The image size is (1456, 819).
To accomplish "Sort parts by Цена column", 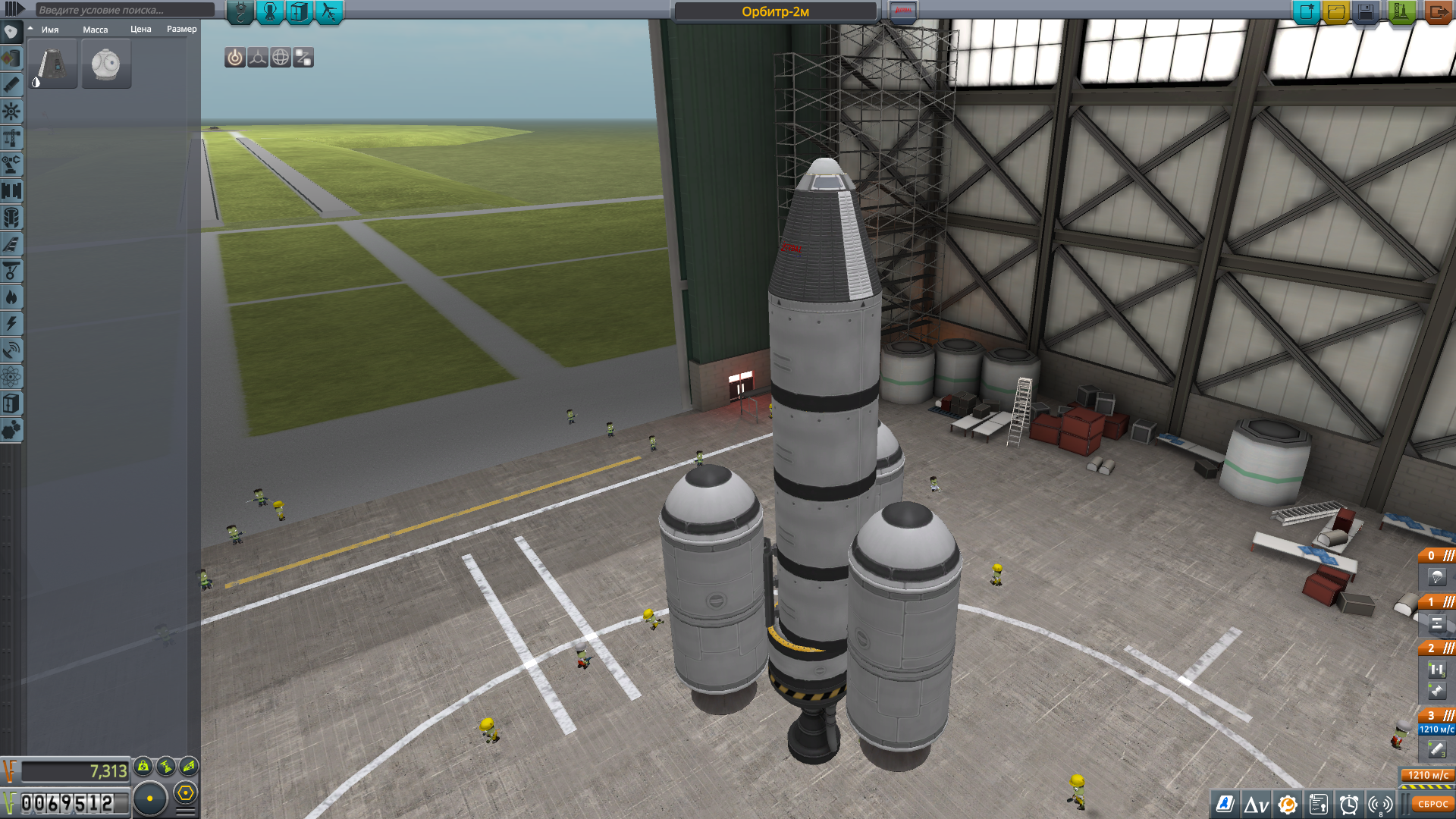I will click(x=141, y=30).
